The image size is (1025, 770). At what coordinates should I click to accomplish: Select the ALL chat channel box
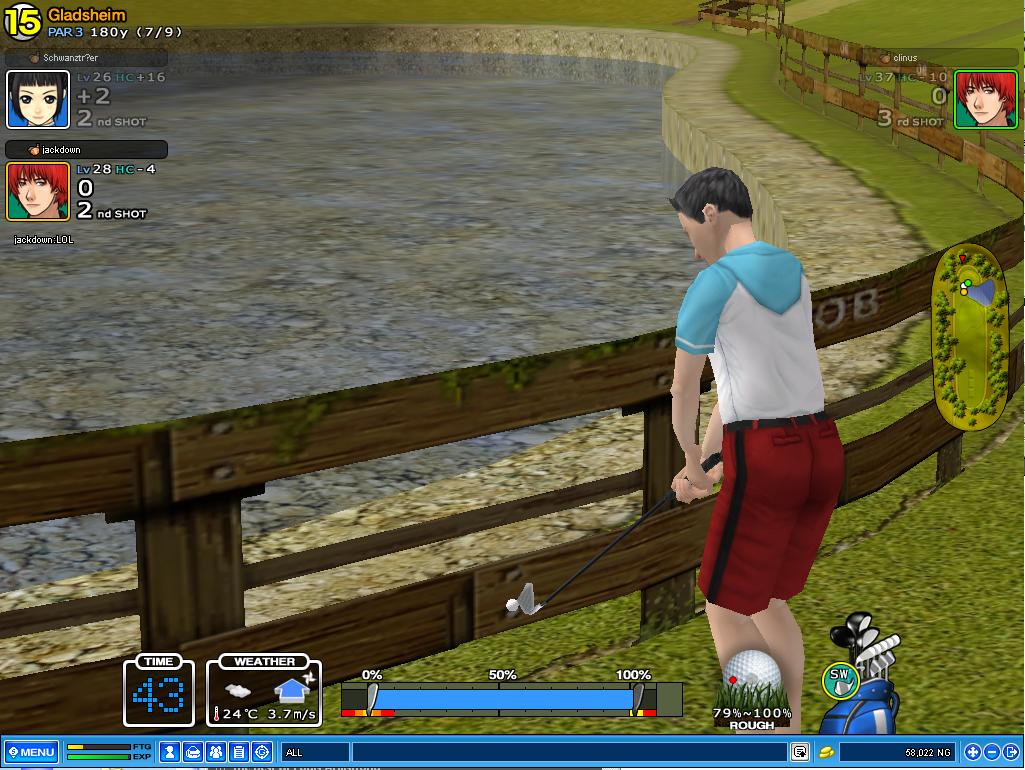[x=315, y=752]
